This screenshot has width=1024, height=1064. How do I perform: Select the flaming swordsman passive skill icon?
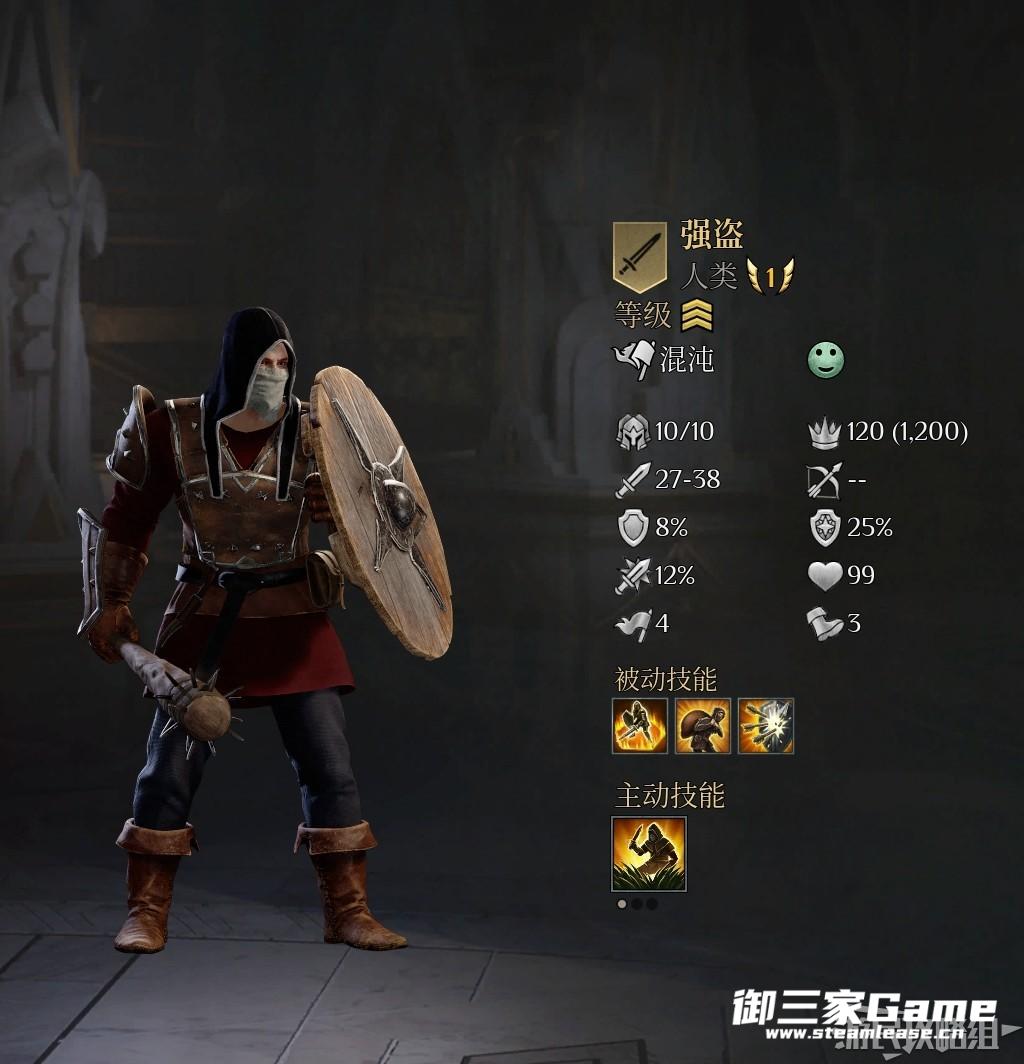coord(639,726)
